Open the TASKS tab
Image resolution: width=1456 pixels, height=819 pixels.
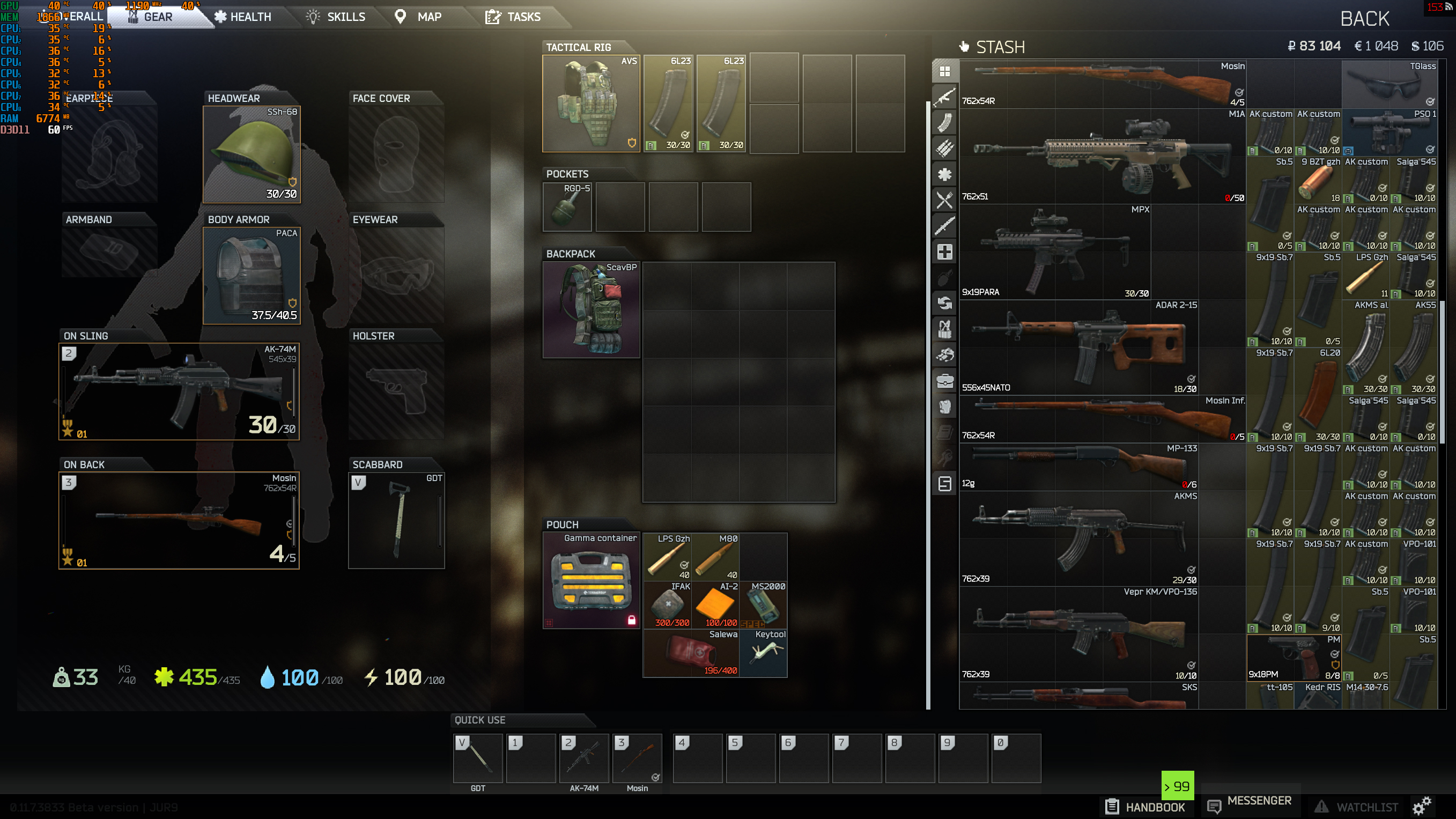[518, 17]
